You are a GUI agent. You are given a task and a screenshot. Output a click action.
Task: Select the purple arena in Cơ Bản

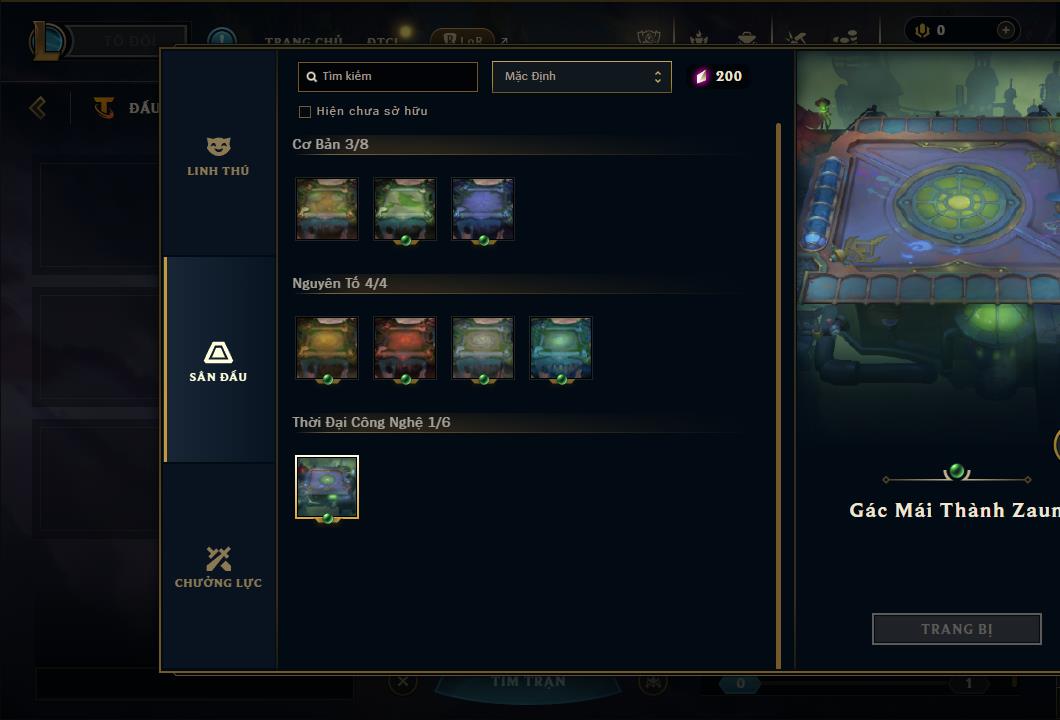(482, 209)
